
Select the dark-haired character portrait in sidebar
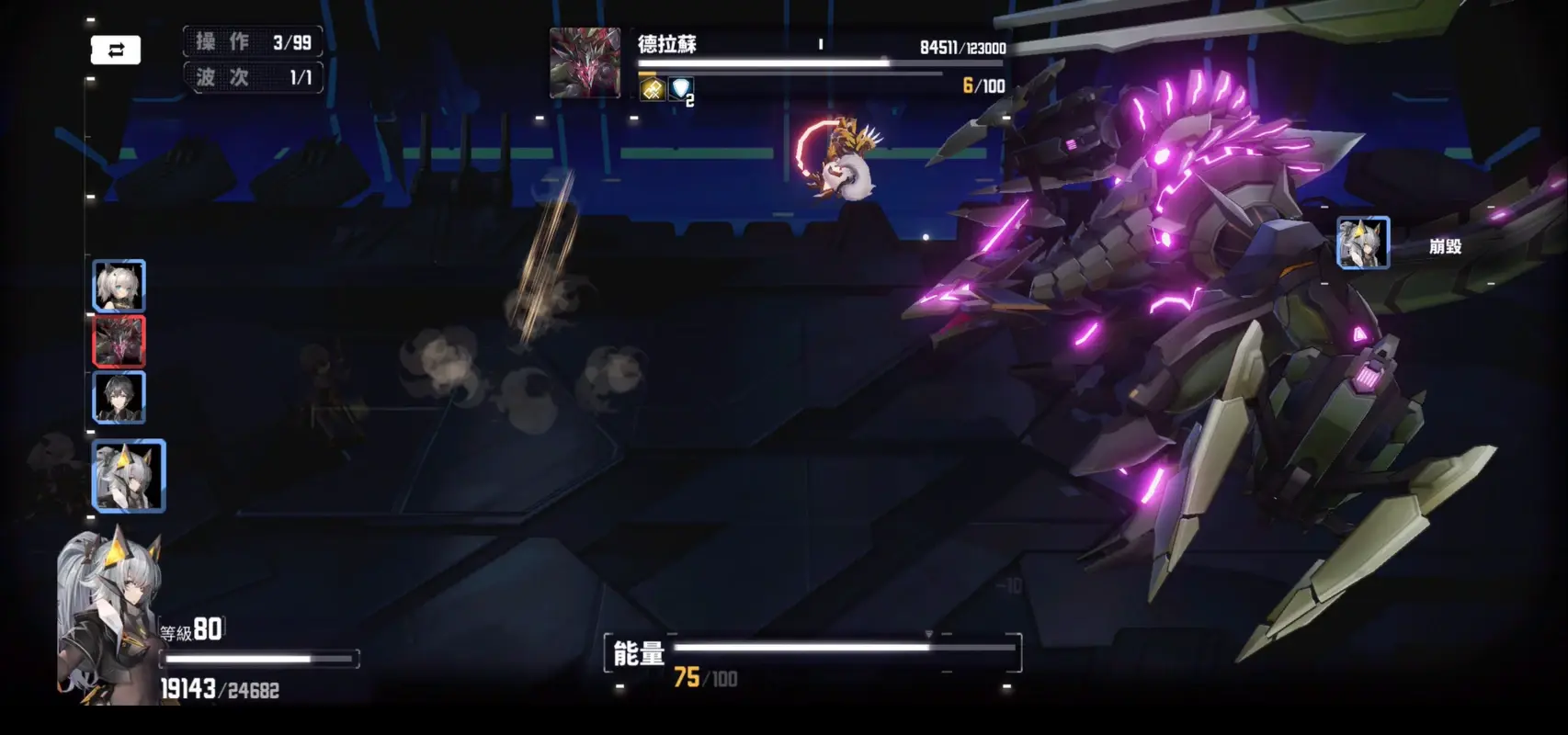pyautogui.click(x=119, y=400)
